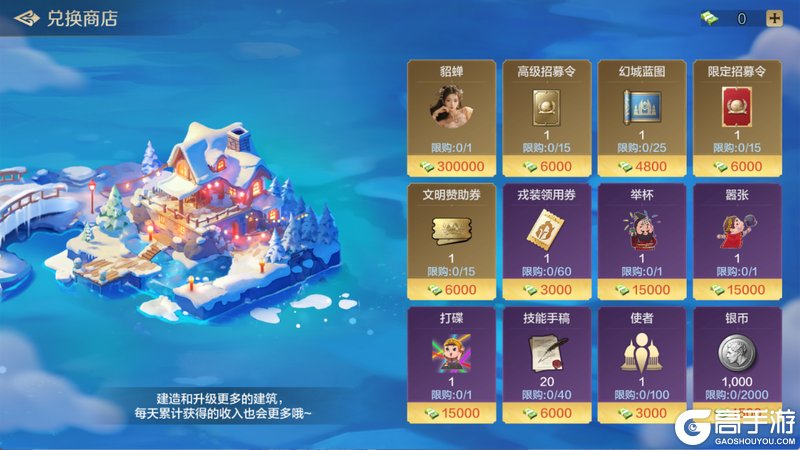Click the 4800 price under 幻城蓝图
The height and width of the screenshot is (450, 800).
click(x=641, y=167)
